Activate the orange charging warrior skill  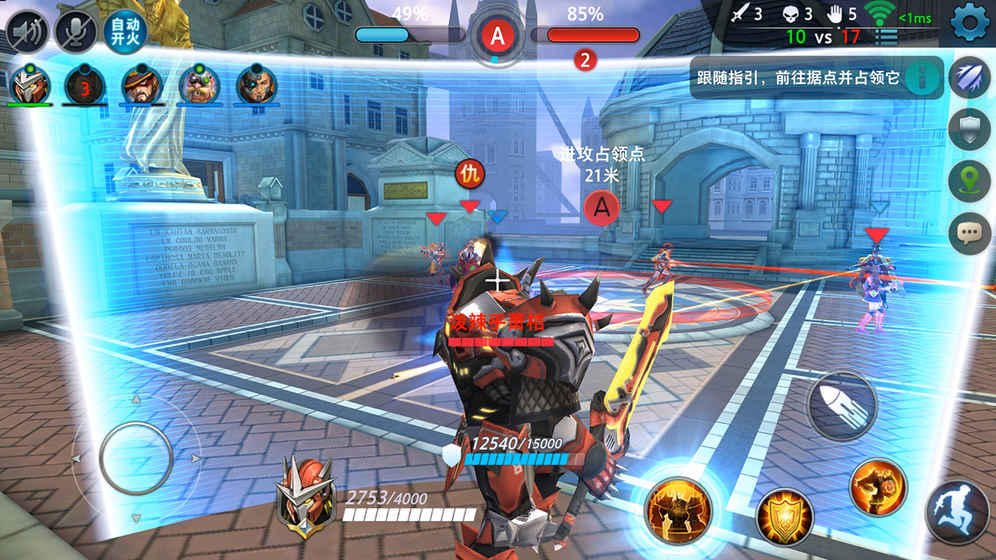(877, 487)
